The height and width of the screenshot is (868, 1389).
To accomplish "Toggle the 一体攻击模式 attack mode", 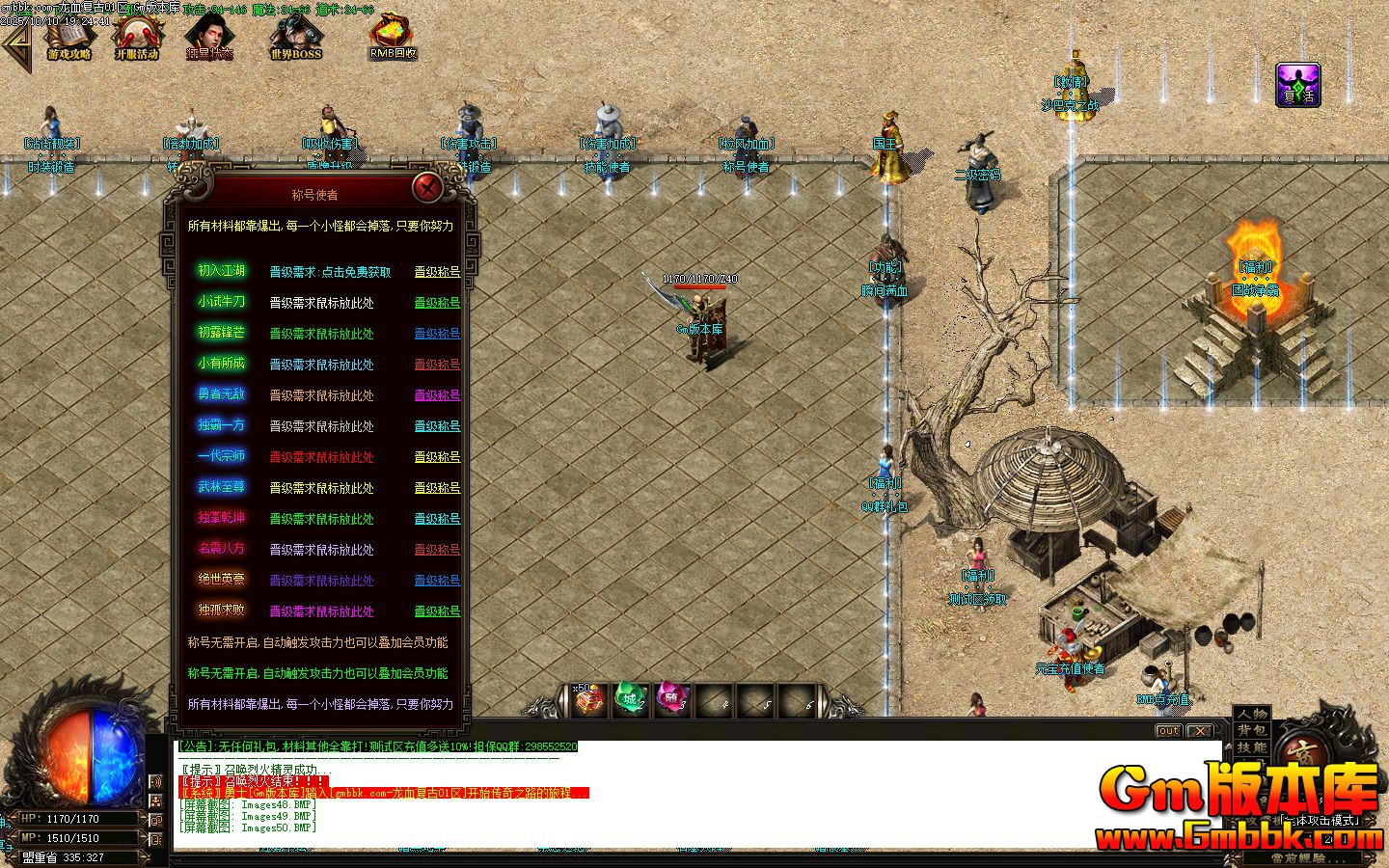I will [x=1321, y=820].
